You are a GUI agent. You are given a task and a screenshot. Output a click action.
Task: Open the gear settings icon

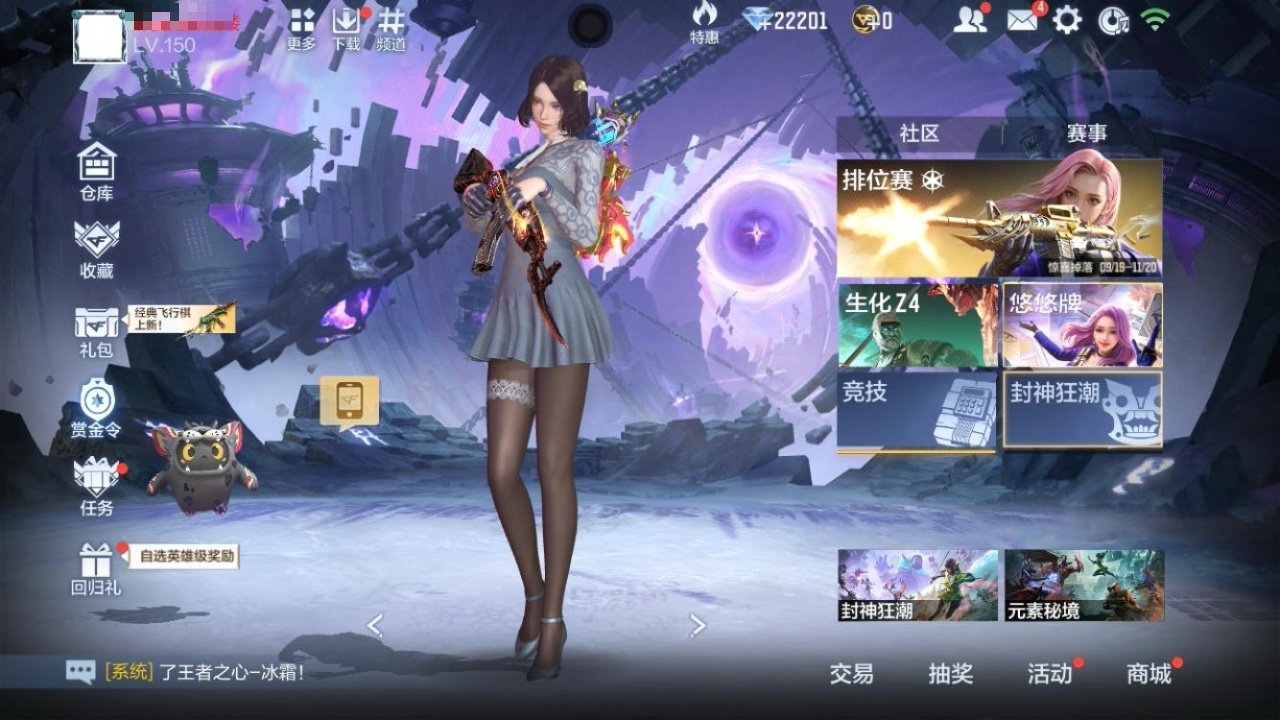point(1067,20)
